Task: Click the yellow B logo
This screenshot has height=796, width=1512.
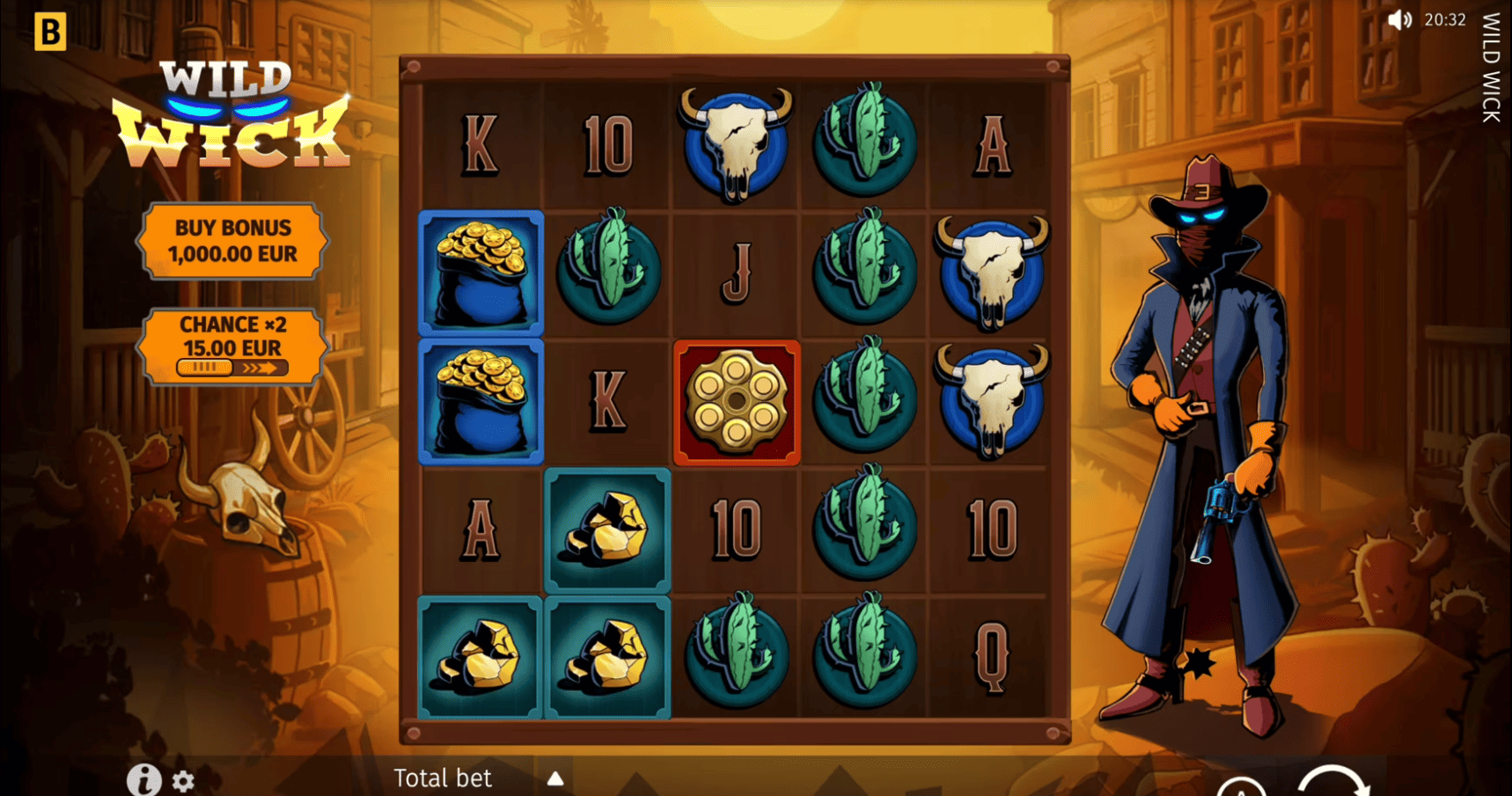Action: 50,32
